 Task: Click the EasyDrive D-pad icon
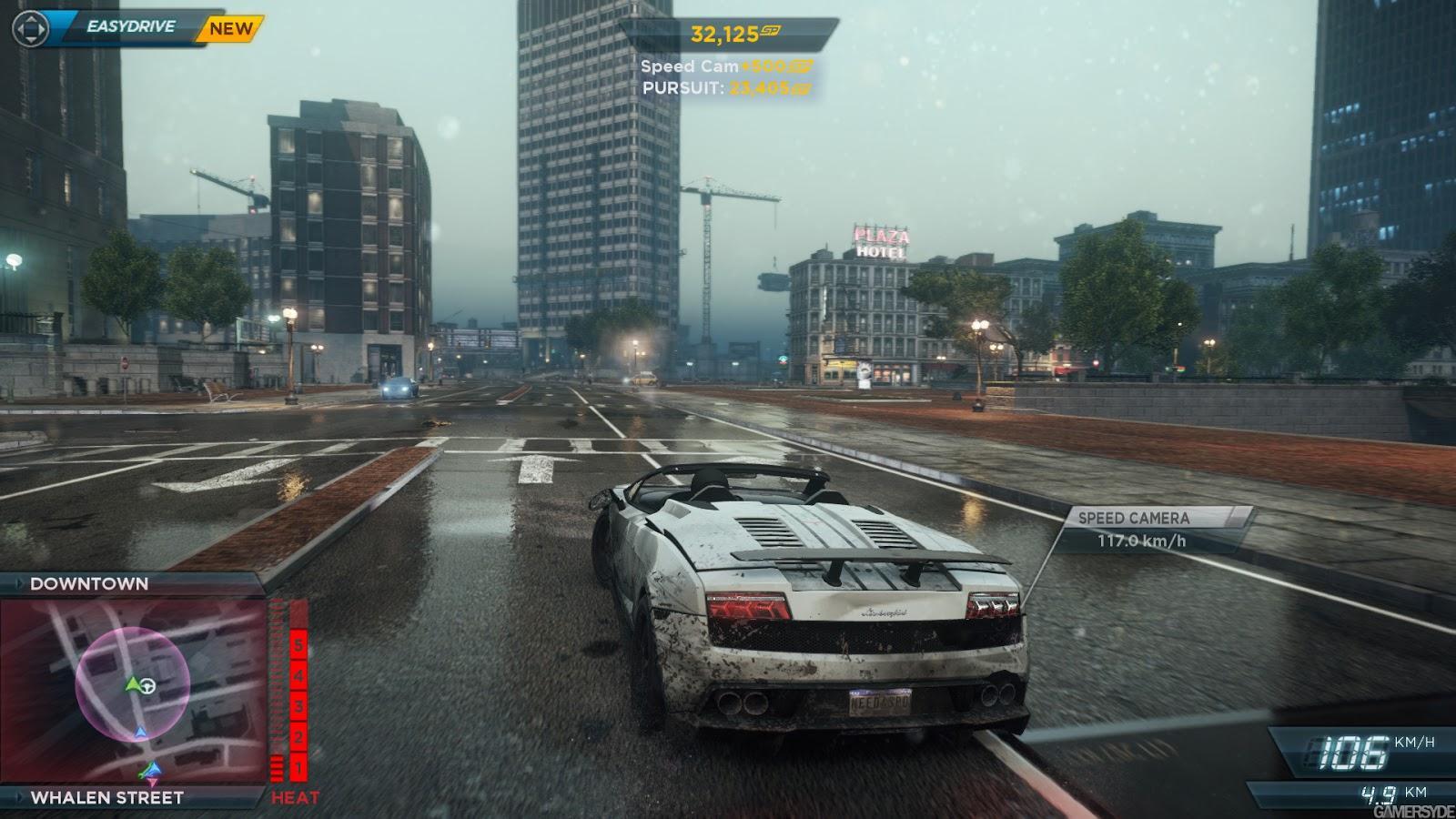pos(29,30)
